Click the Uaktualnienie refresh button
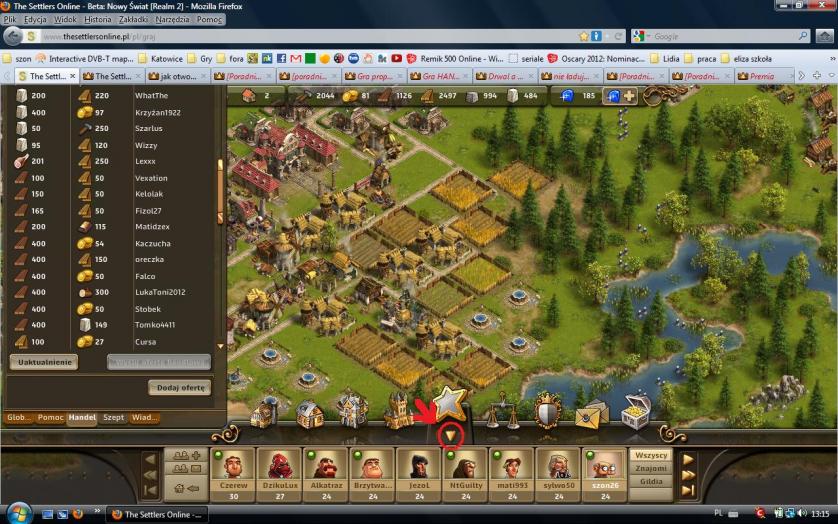 [x=43, y=362]
